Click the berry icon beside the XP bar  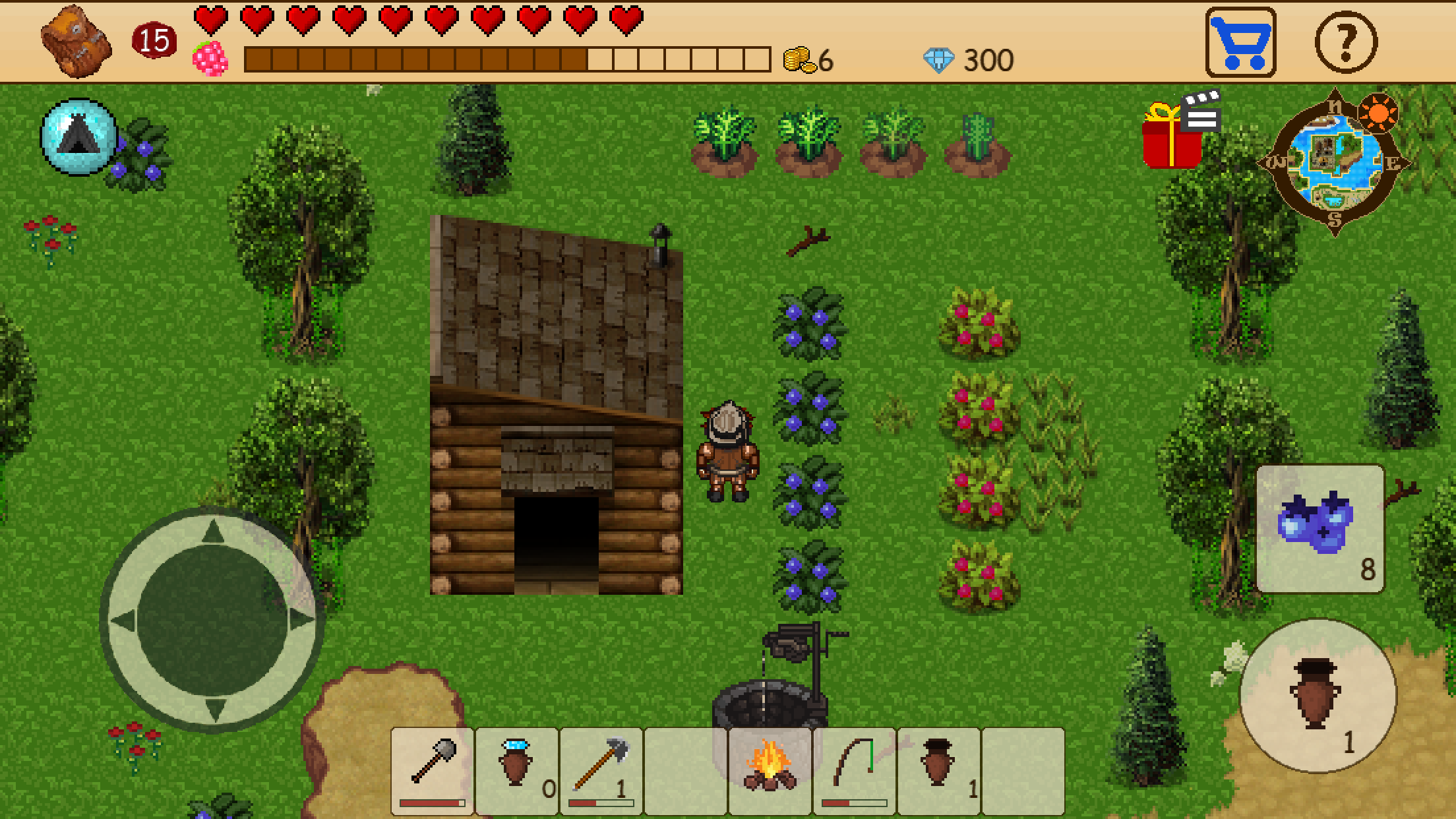pos(210,59)
